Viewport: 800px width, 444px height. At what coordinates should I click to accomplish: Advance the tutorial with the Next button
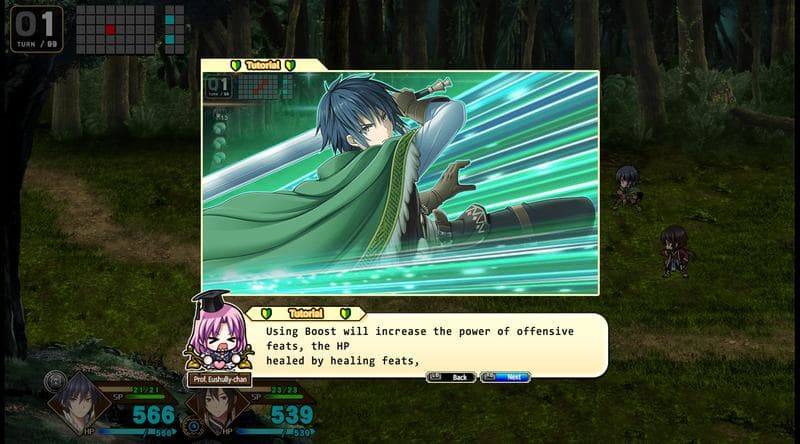pyautogui.click(x=506, y=377)
